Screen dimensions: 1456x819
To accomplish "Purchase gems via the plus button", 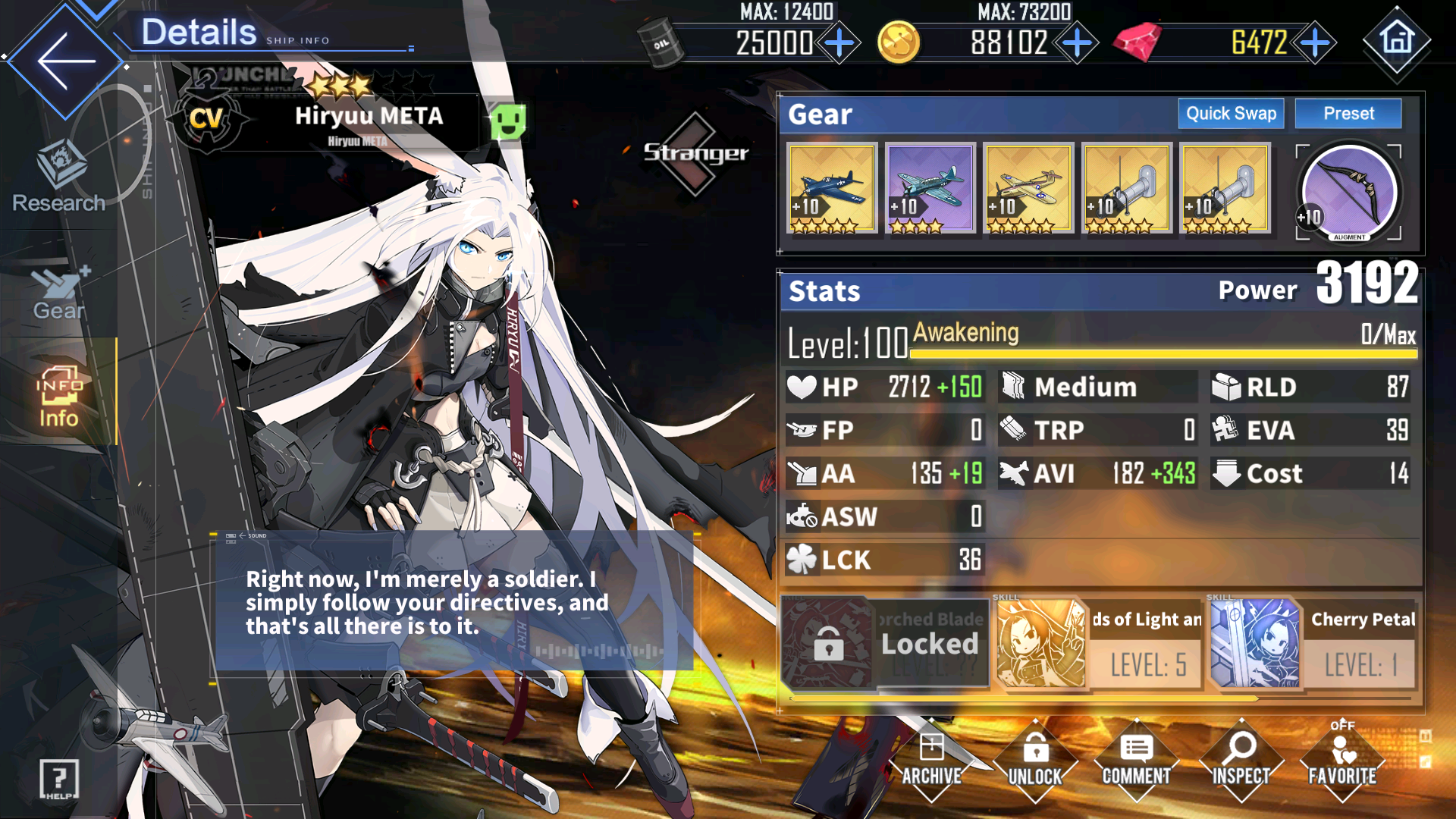I will pyautogui.click(x=1314, y=43).
